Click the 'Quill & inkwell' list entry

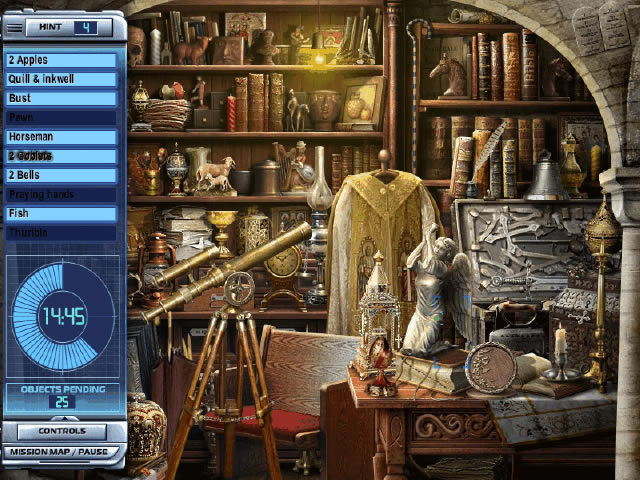62,79
